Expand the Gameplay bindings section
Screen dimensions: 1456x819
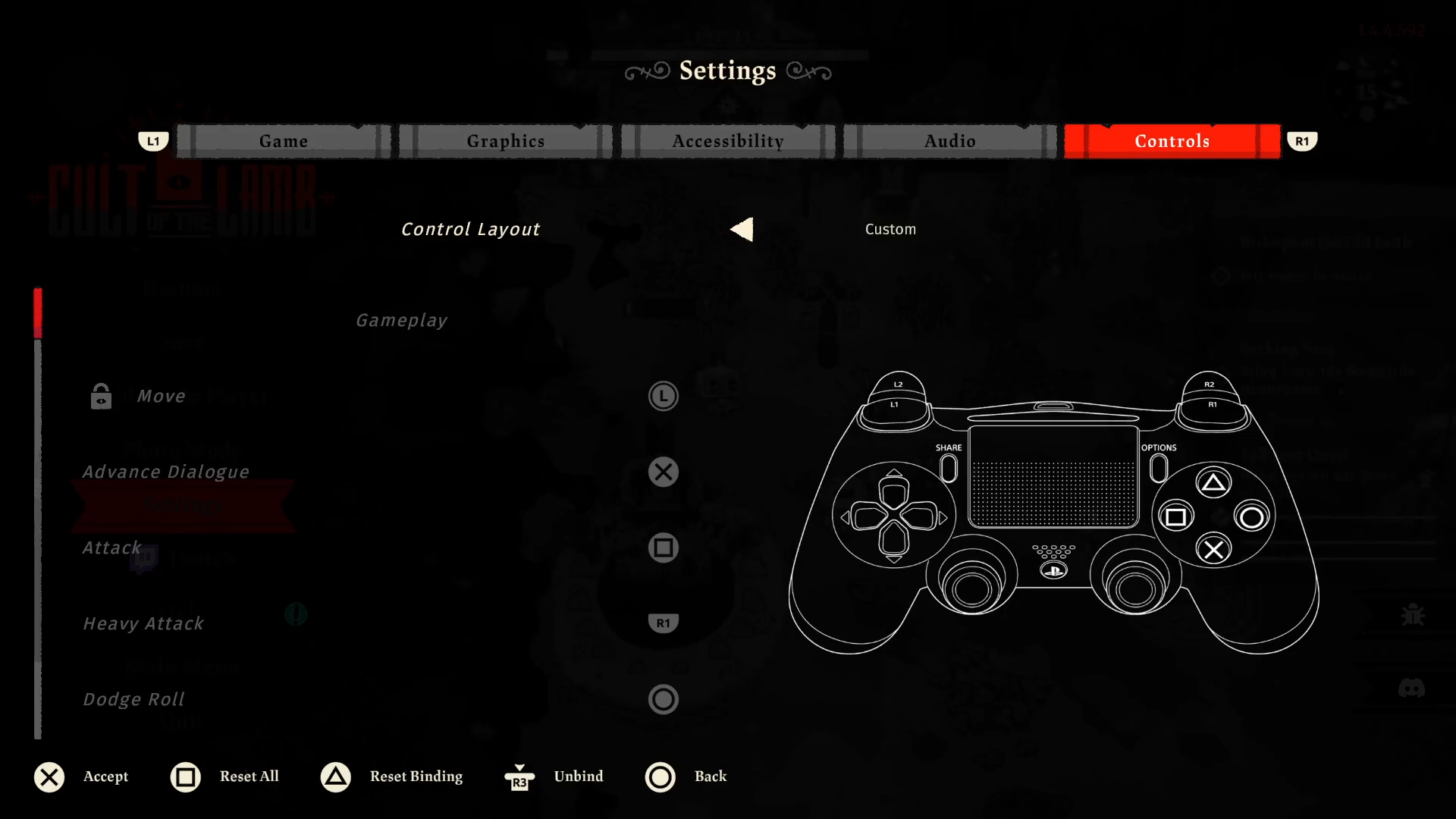[x=402, y=320]
